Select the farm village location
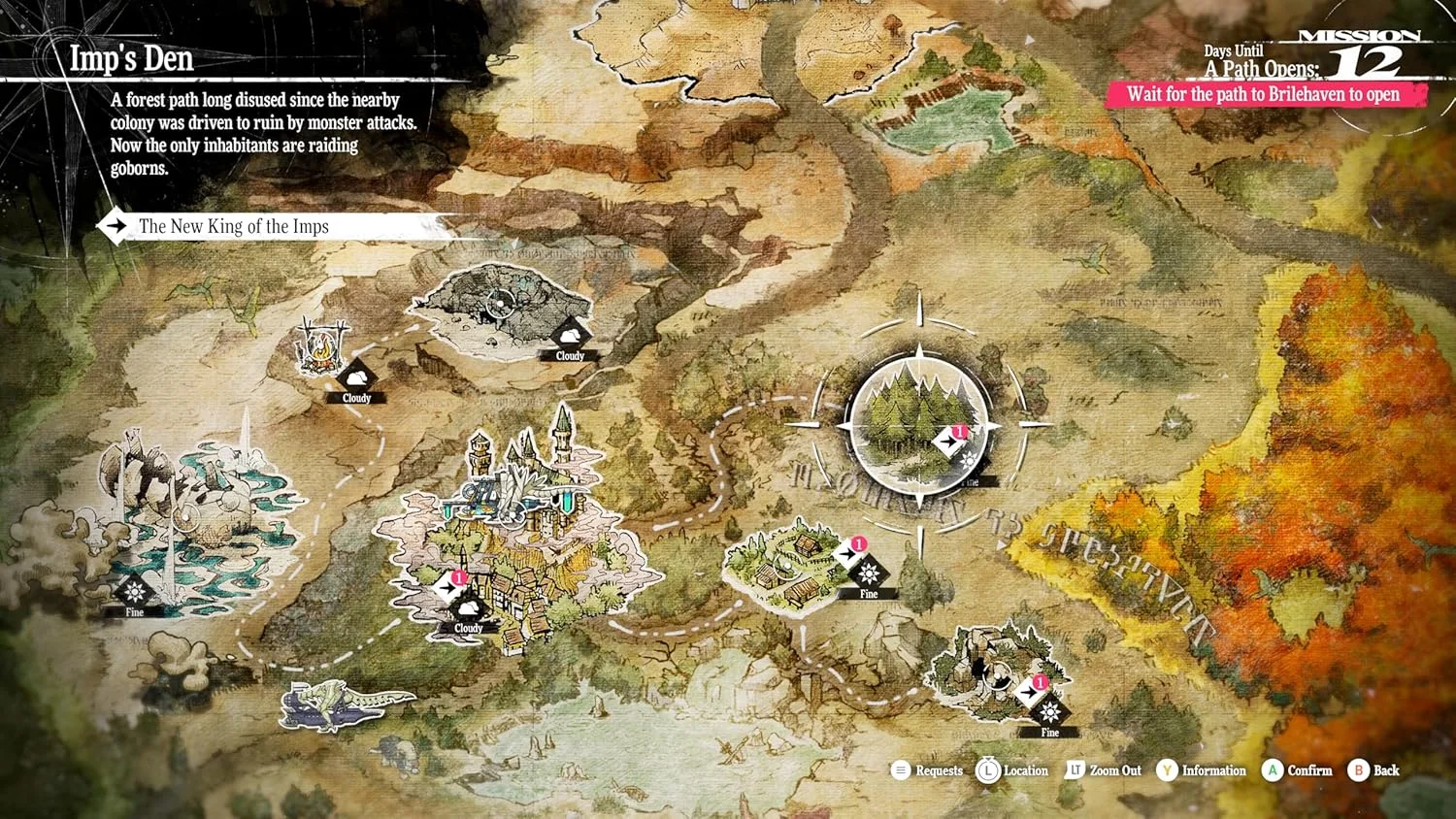The image size is (1456, 819). 786,565
